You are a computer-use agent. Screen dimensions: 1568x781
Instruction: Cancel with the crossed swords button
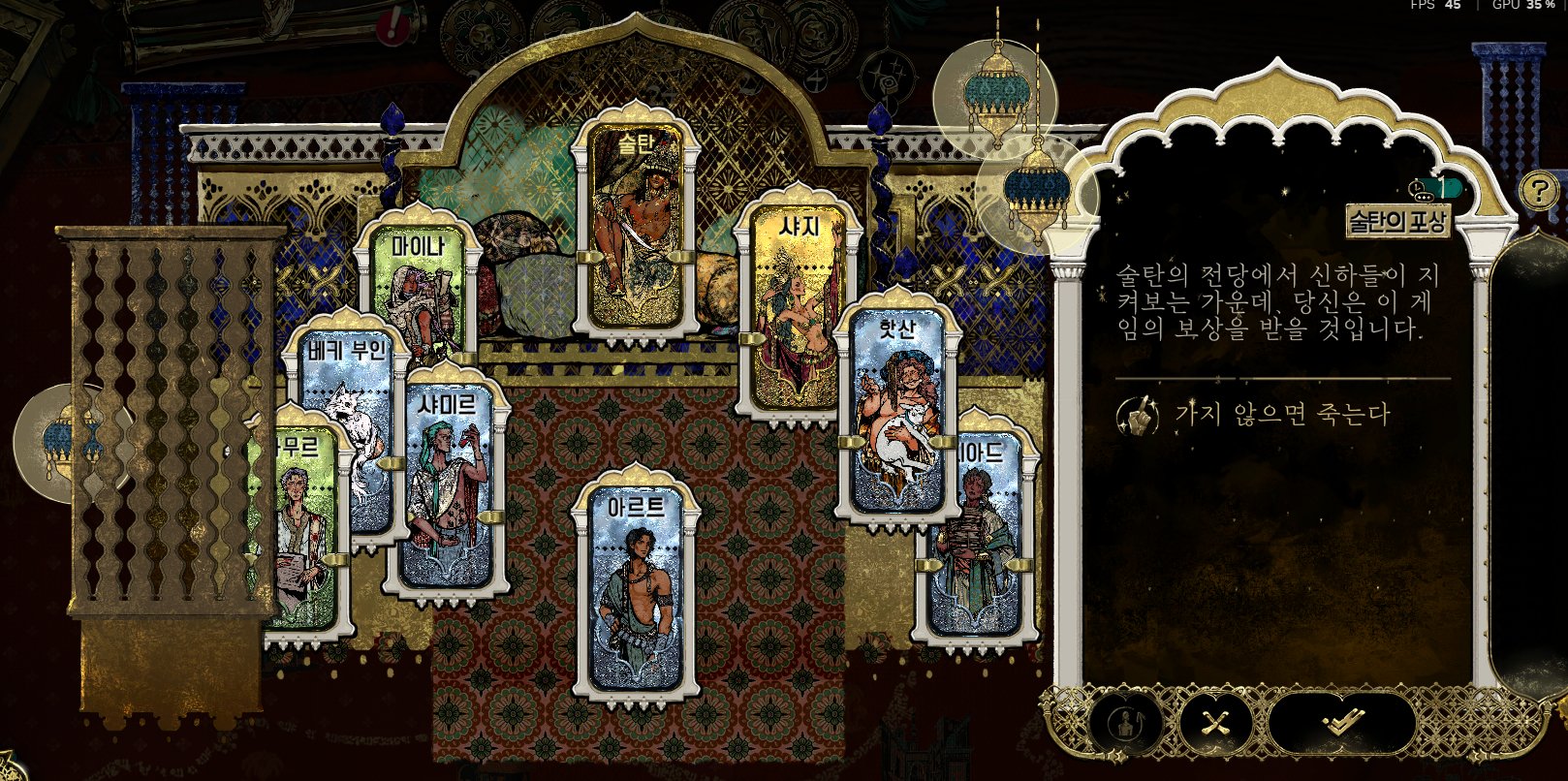tap(1214, 722)
